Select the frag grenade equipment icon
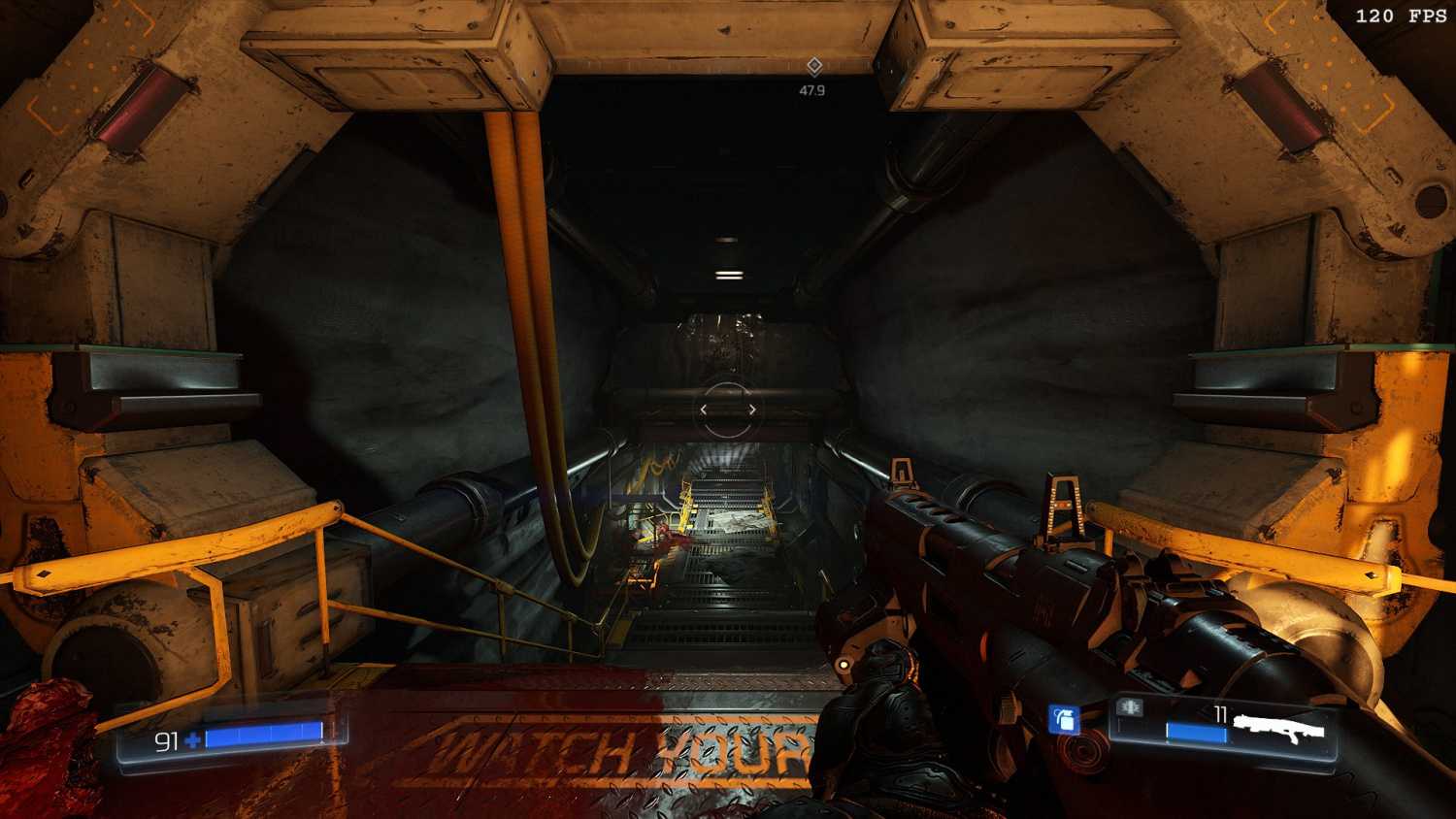 point(1066,719)
